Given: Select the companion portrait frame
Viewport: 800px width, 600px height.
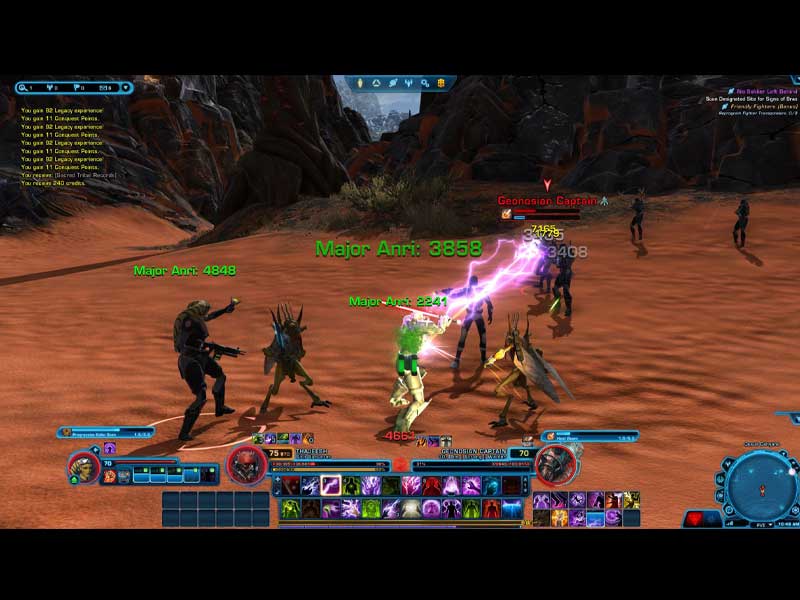Looking at the screenshot, I should pyautogui.click(x=84, y=468).
